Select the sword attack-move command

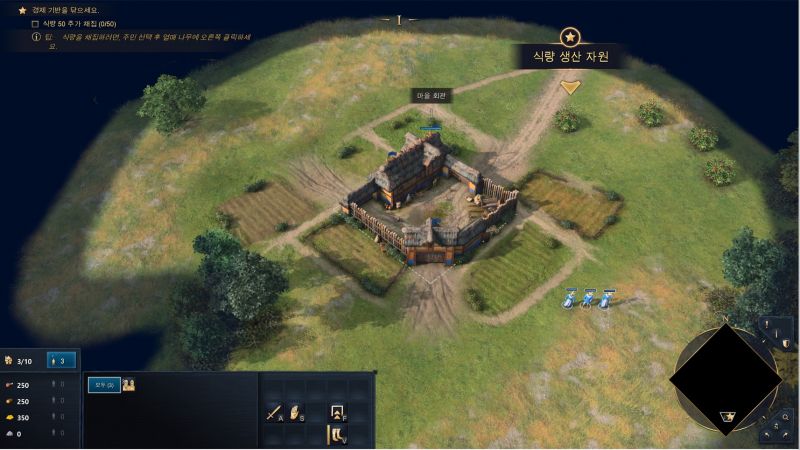click(272, 412)
